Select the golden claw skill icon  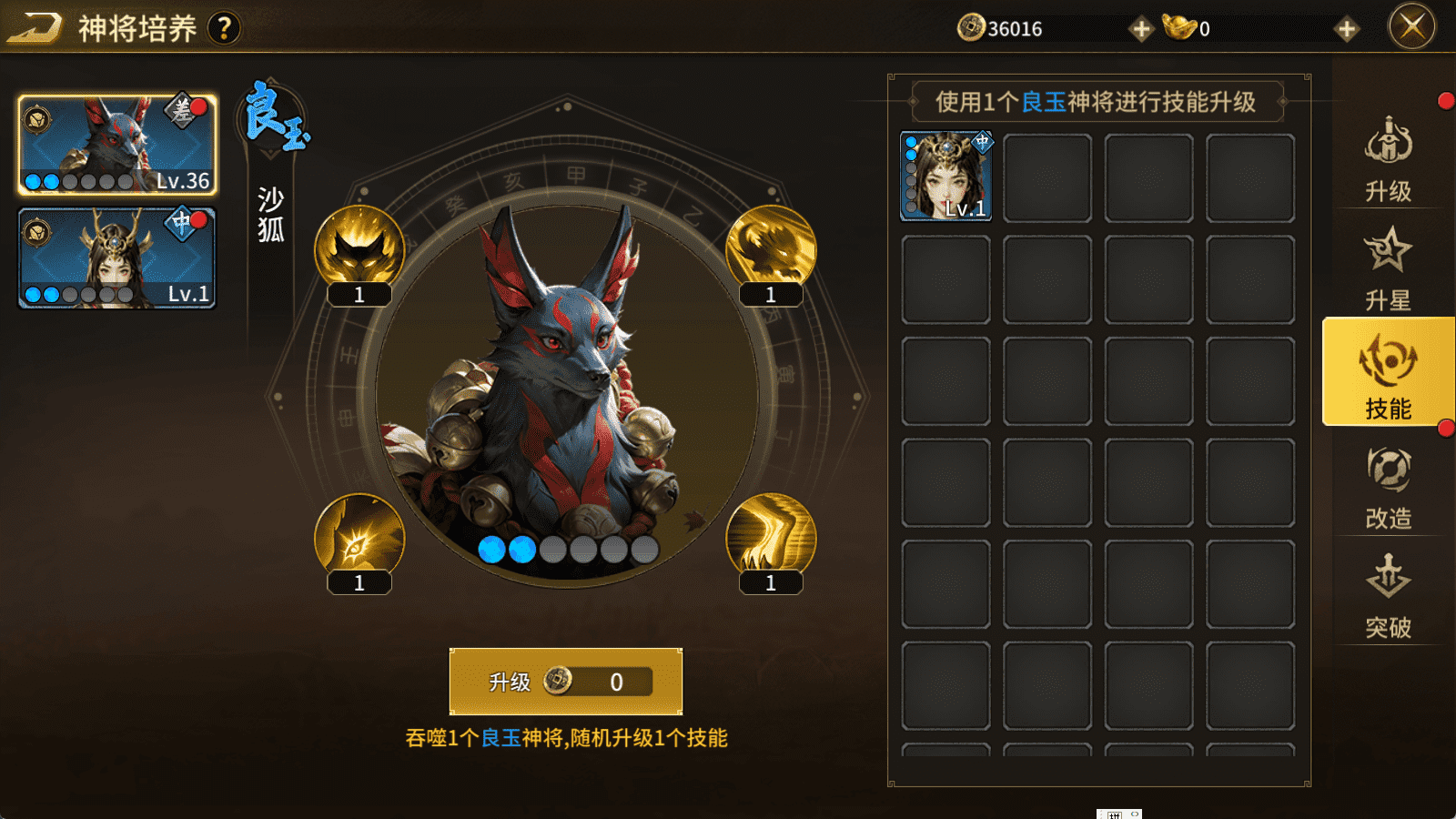771,539
